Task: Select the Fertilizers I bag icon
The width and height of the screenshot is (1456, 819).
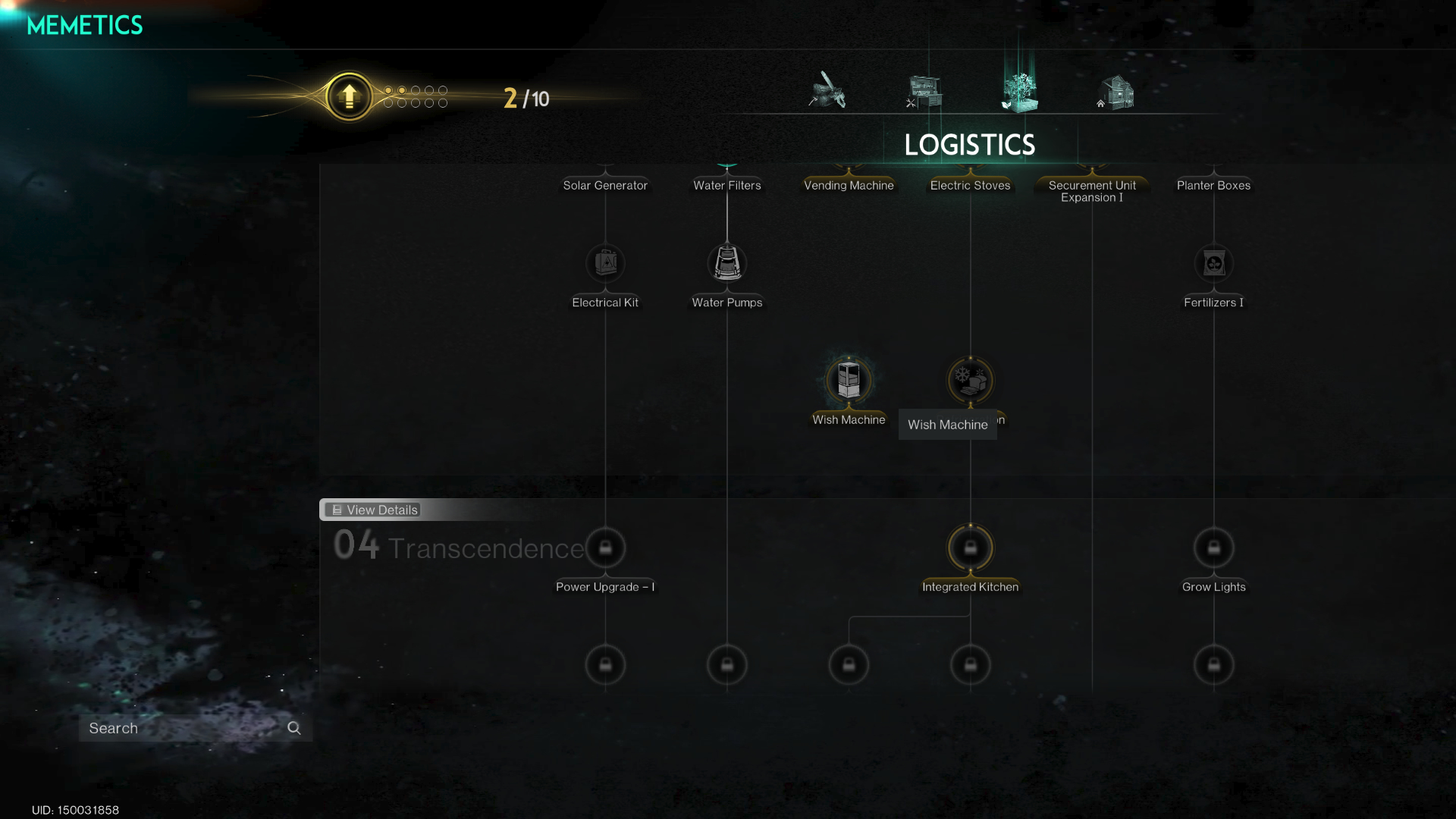Action: 1213,263
